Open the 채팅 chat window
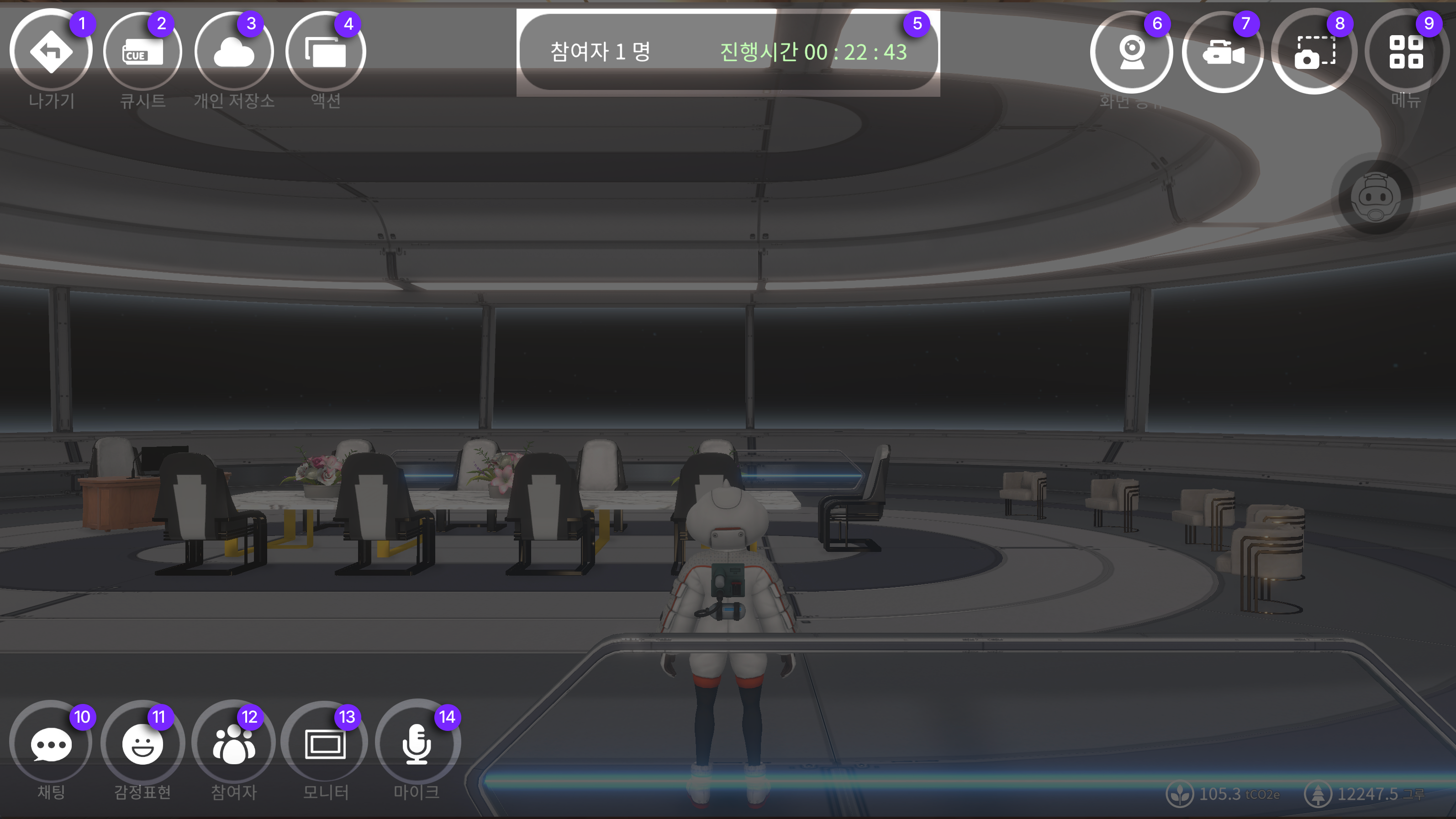This screenshot has height=819, width=1456. (x=51, y=744)
